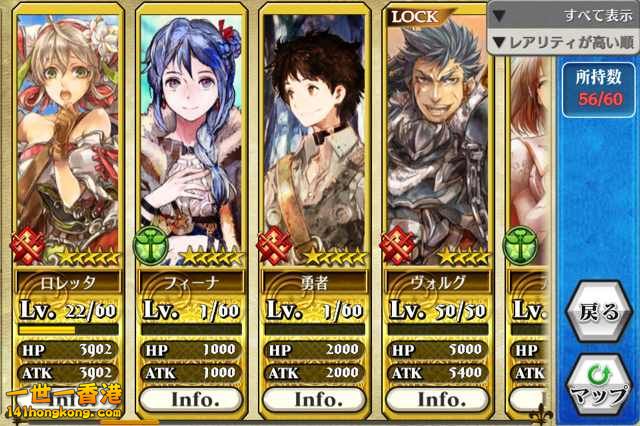View Info for ヴォルグ
This screenshot has width=640, height=426.
tap(440, 399)
